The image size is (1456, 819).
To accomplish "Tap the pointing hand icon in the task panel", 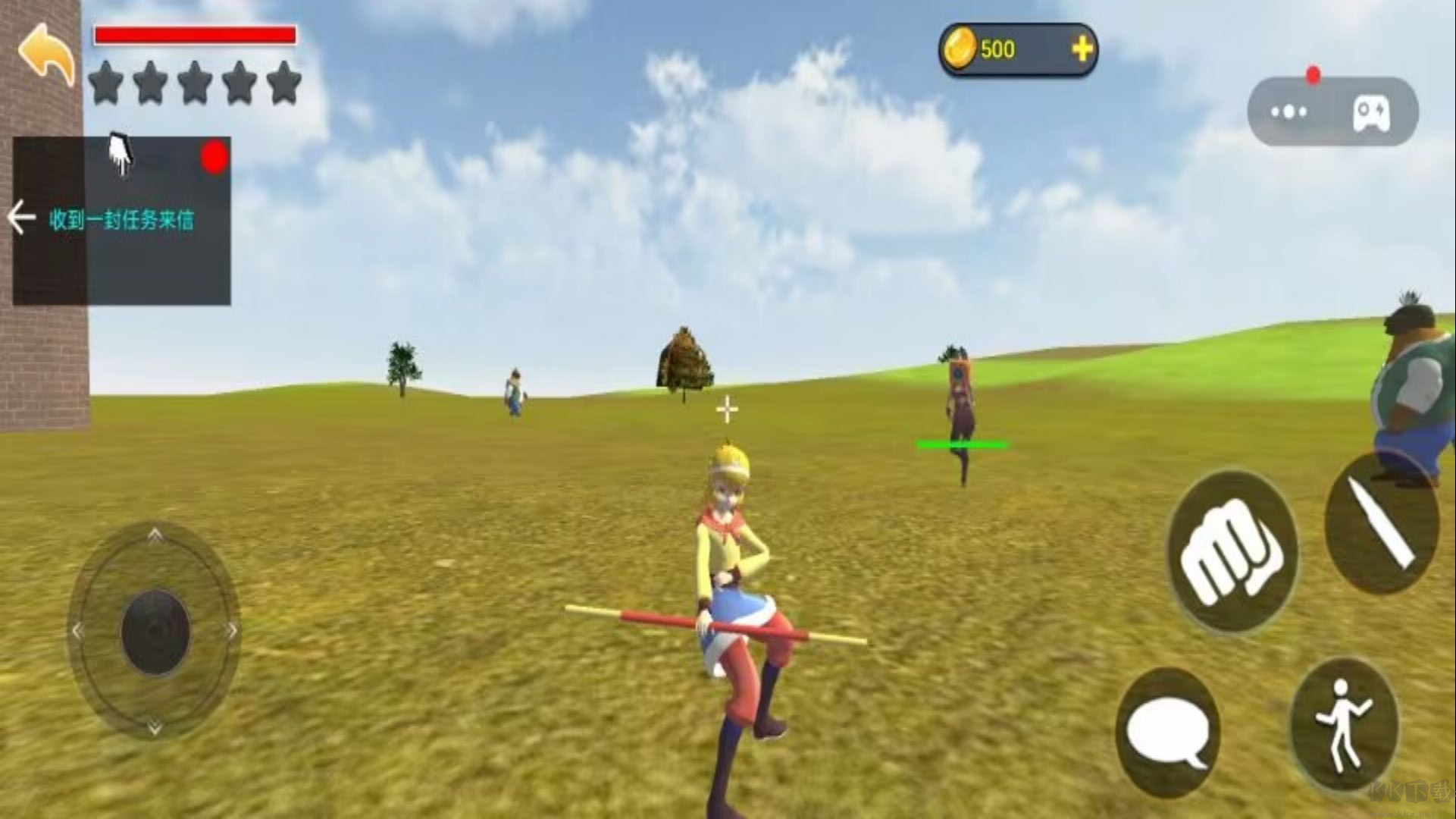I will coord(121,154).
